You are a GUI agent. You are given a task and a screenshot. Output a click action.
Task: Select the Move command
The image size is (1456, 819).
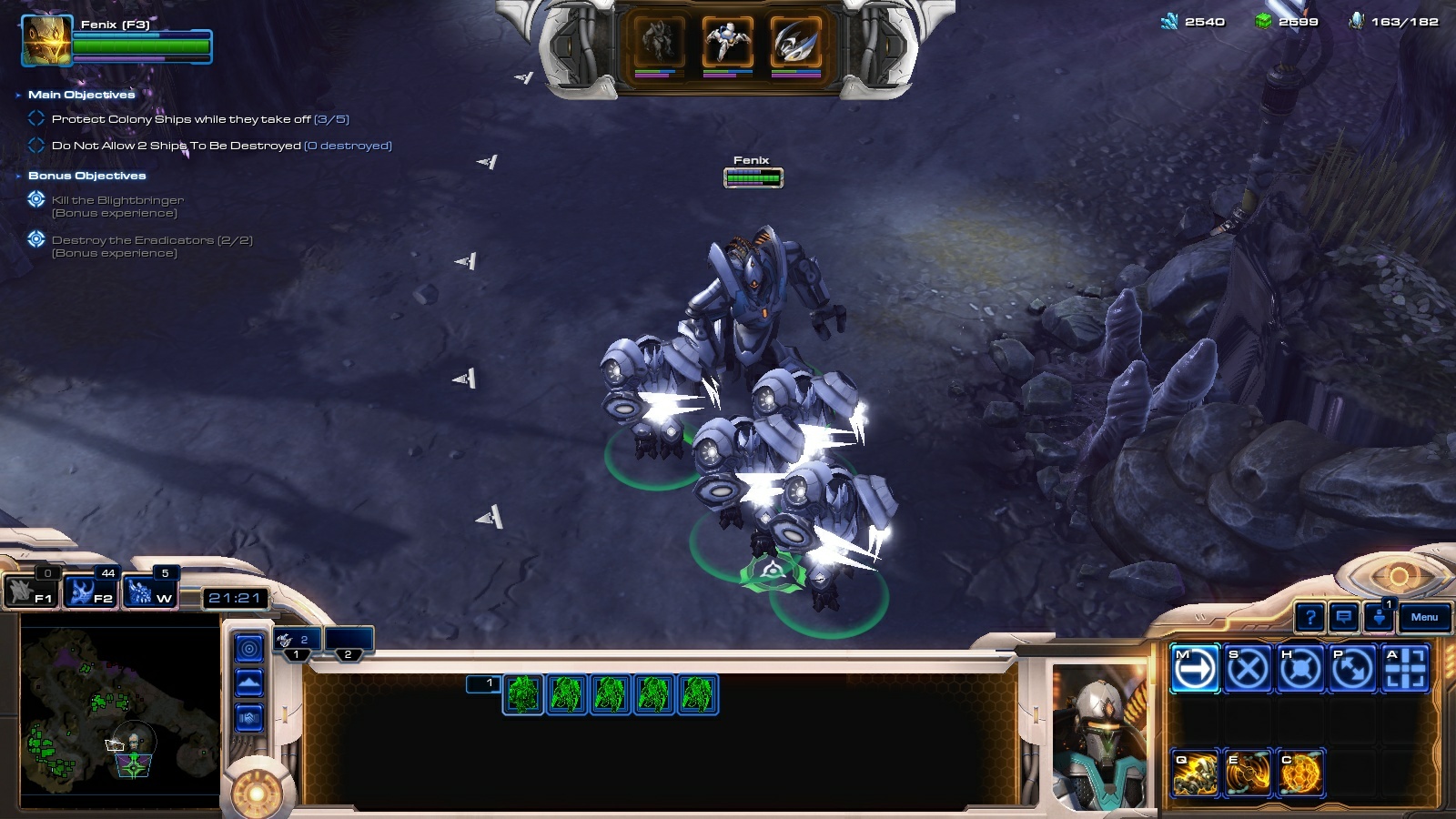pos(1195,669)
